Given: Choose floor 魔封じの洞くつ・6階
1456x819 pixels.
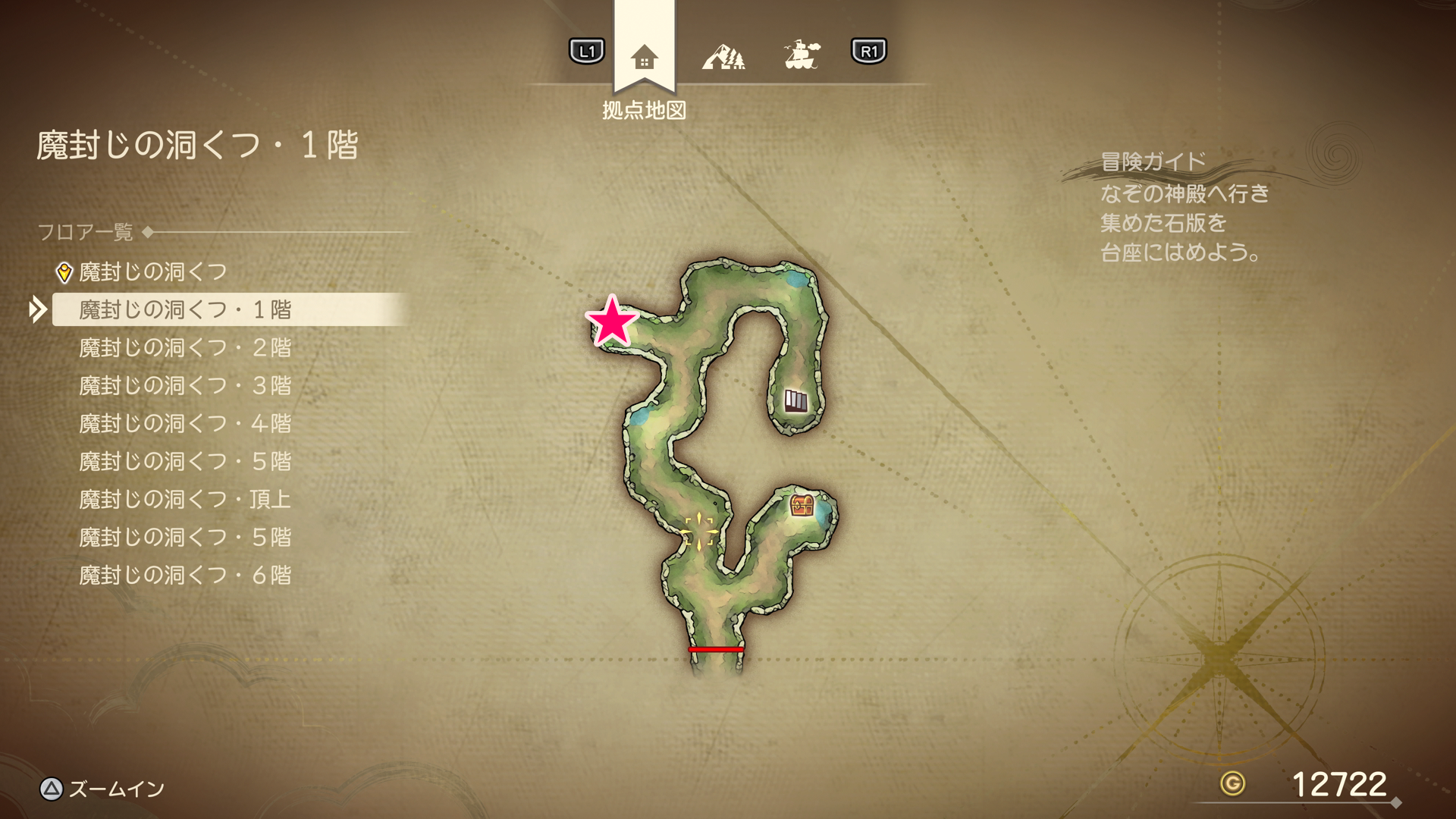Looking at the screenshot, I should tap(185, 575).
